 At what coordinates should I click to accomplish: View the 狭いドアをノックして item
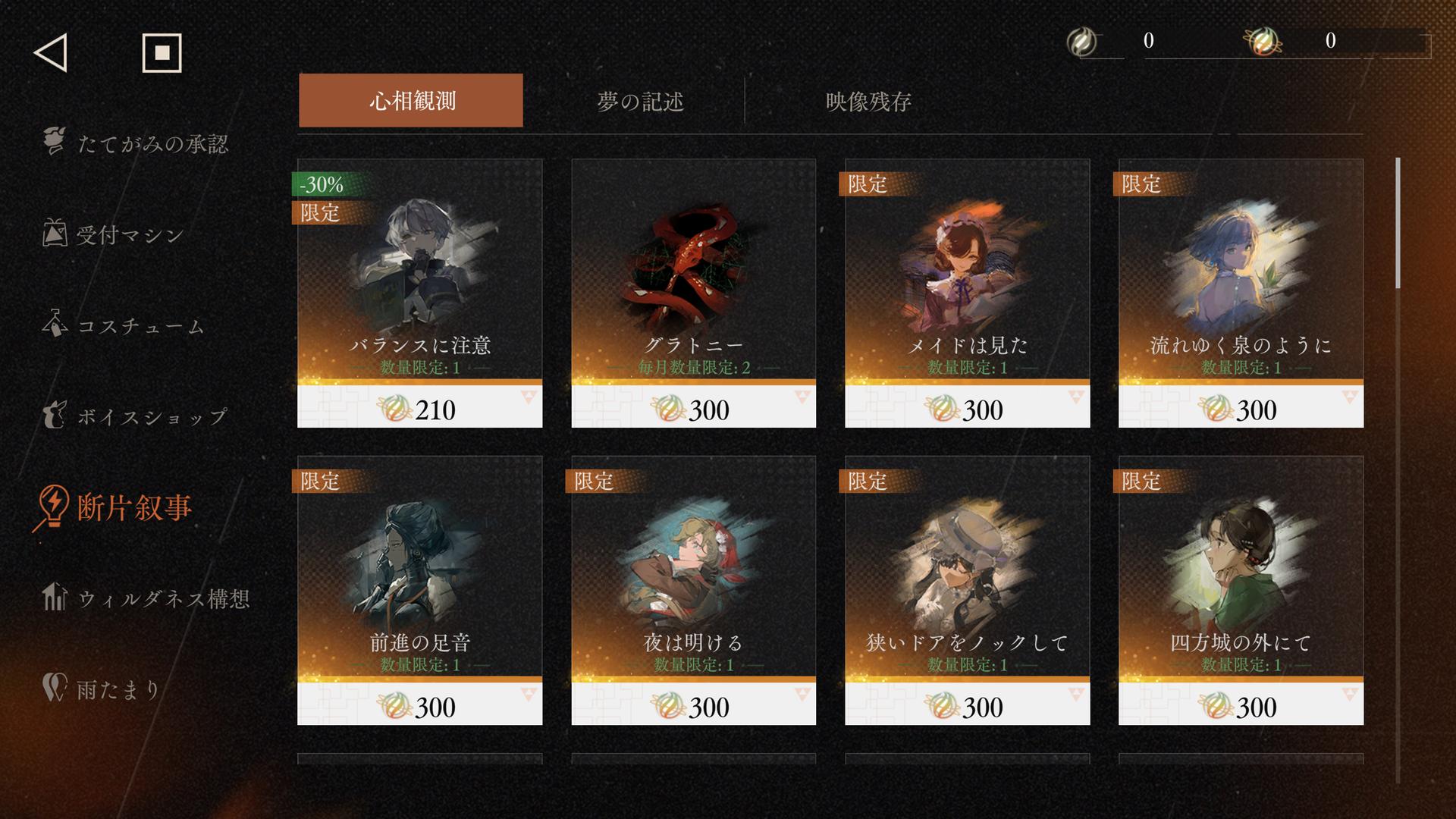(x=967, y=590)
